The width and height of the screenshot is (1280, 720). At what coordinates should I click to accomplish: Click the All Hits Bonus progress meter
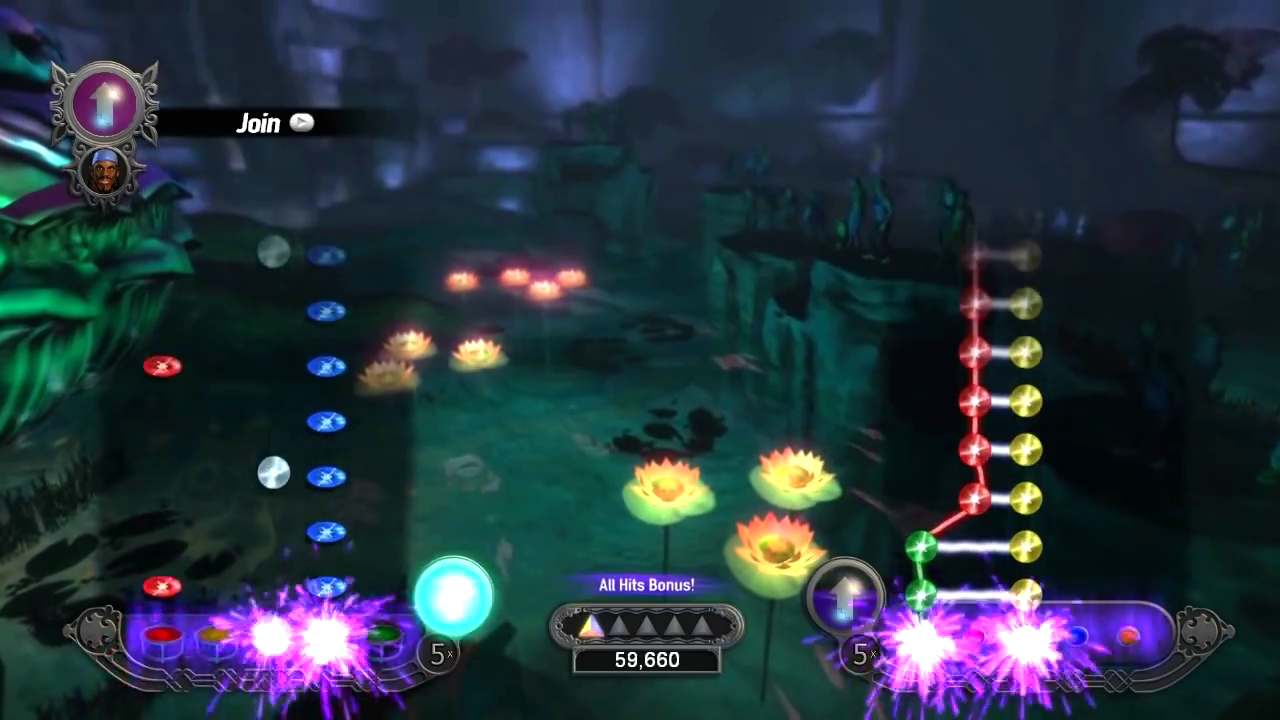pos(647,626)
